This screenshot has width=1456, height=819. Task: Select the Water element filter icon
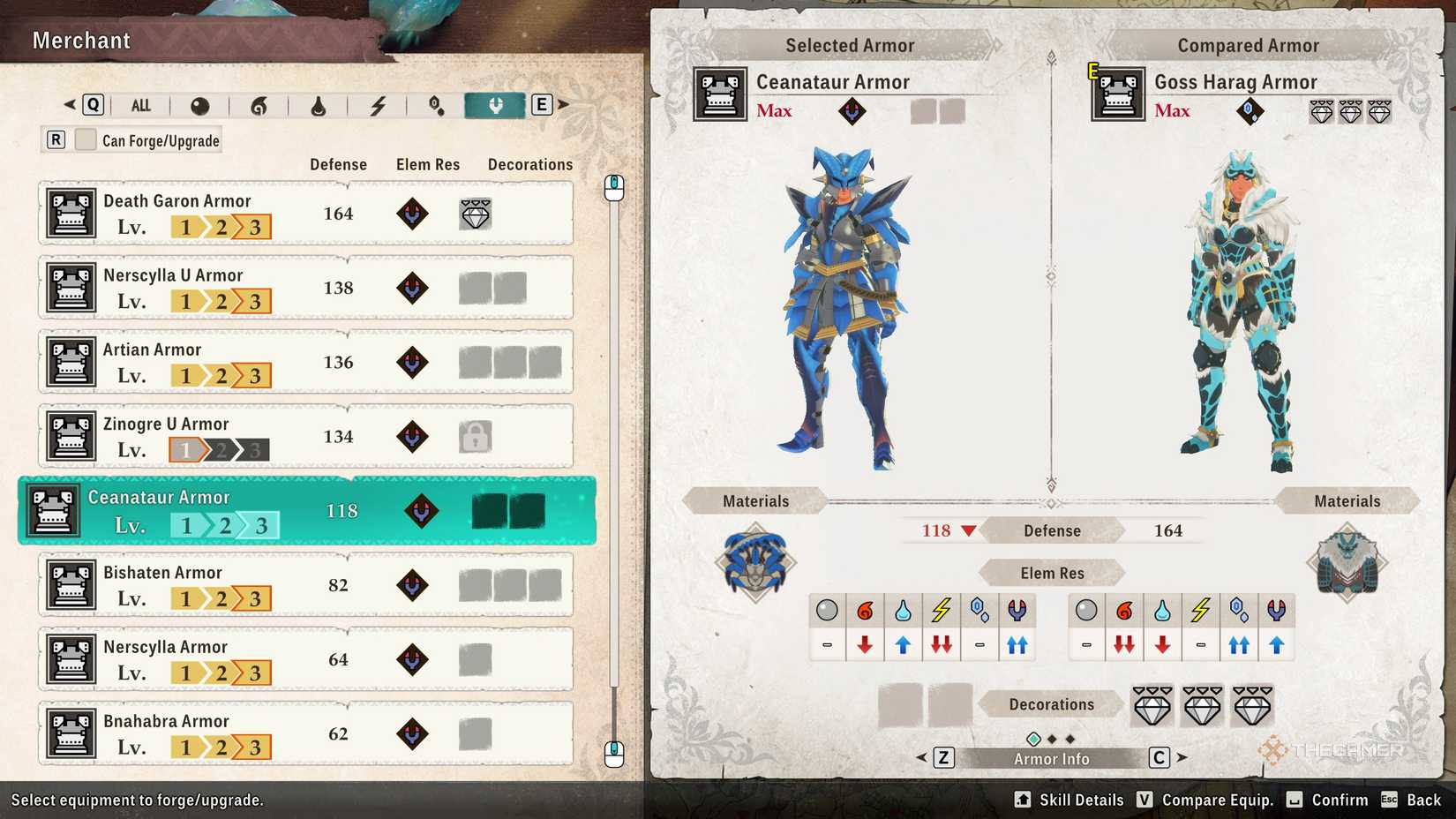[x=318, y=104]
